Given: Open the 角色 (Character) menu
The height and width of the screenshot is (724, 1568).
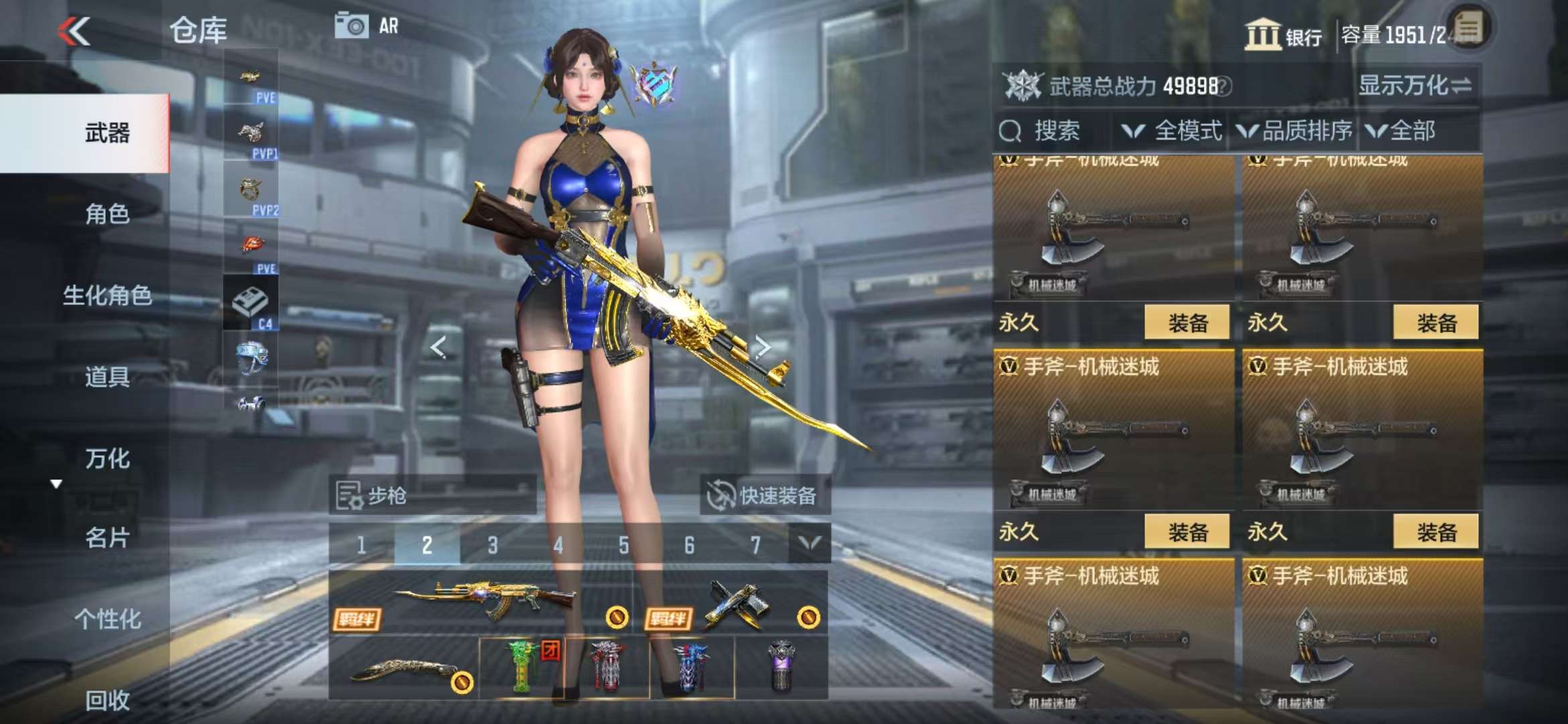Looking at the screenshot, I should (x=107, y=214).
